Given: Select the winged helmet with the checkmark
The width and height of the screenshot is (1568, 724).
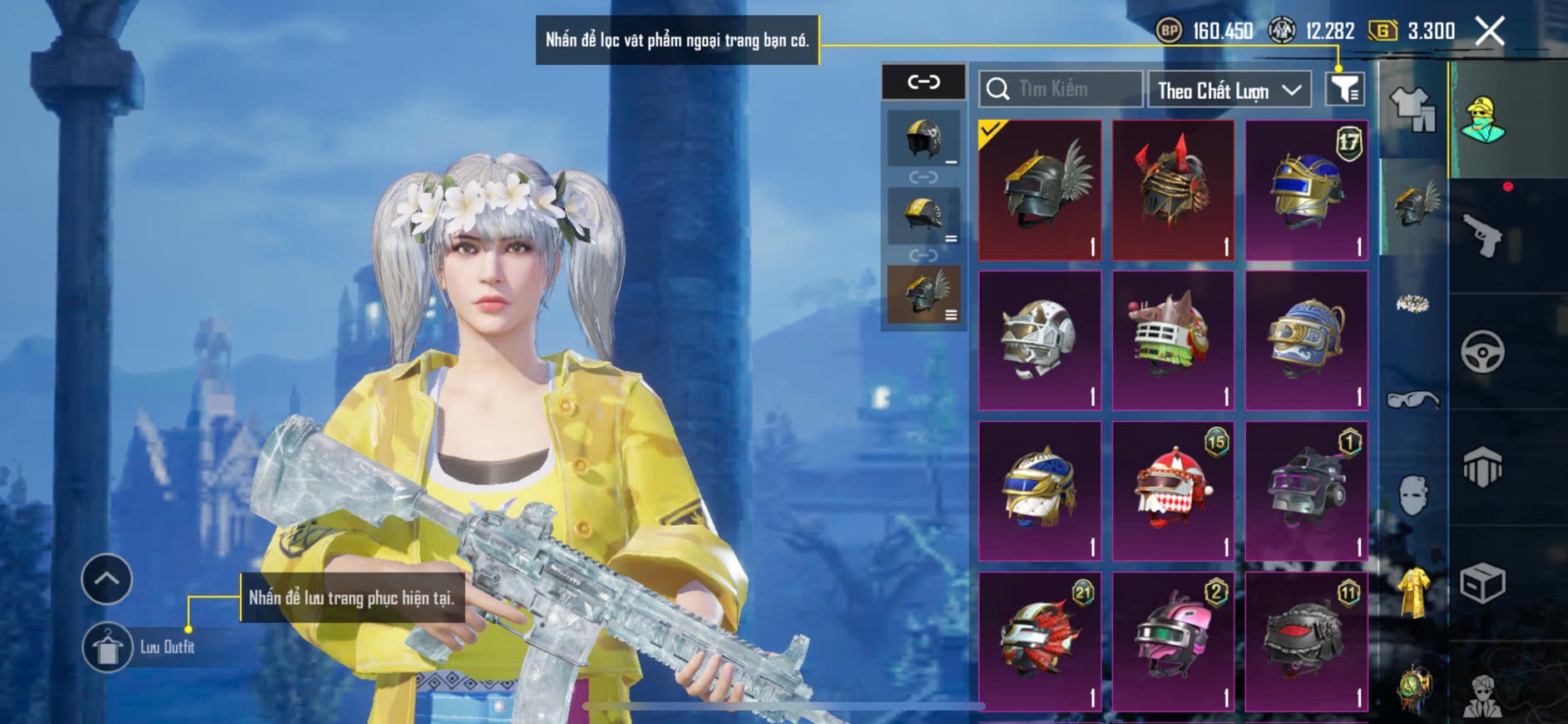Looking at the screenshot, I should 1040,191.
